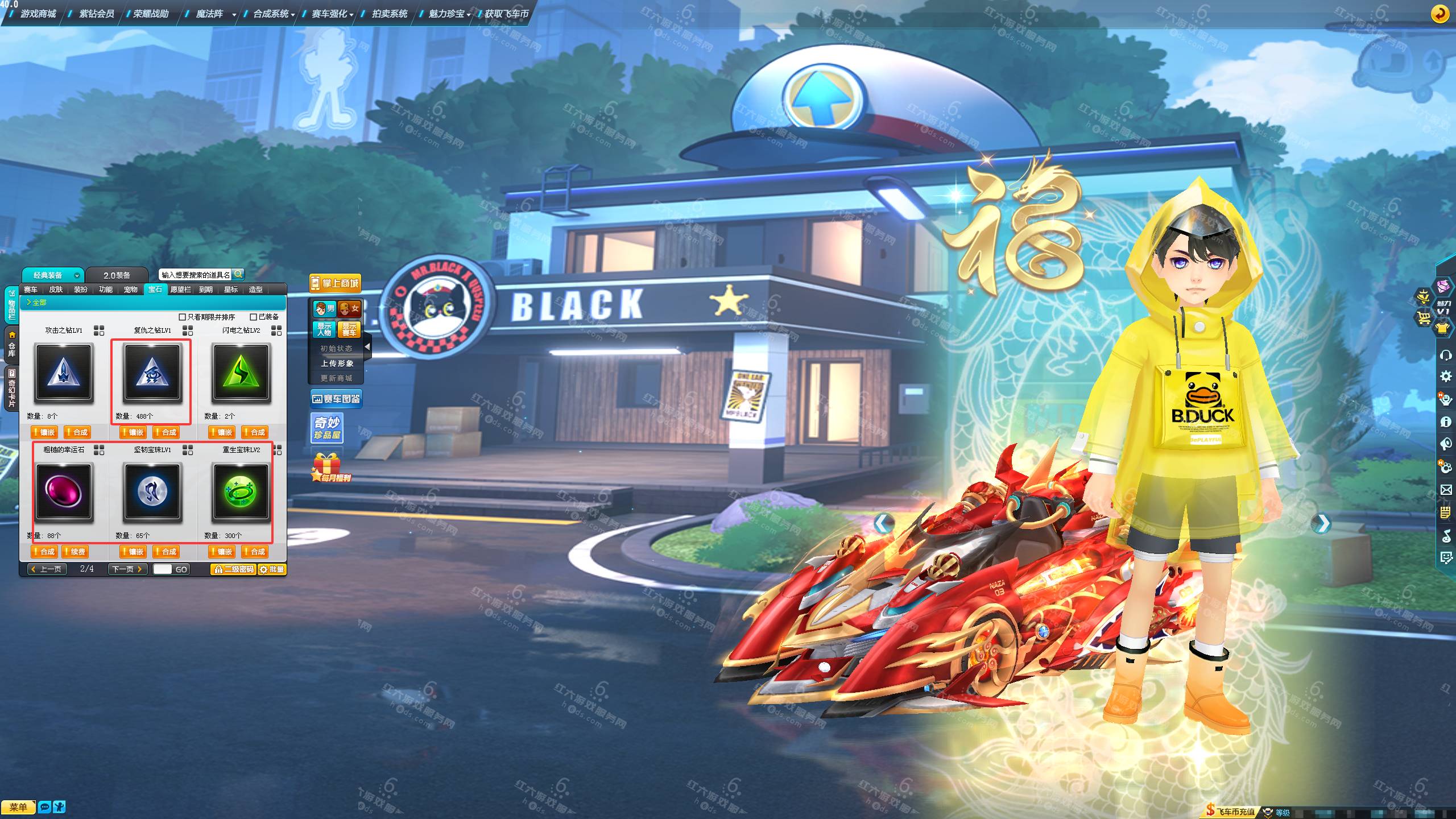
Task: Switch to the 宠物 pet tab
Action: click(x=130, y=289)
